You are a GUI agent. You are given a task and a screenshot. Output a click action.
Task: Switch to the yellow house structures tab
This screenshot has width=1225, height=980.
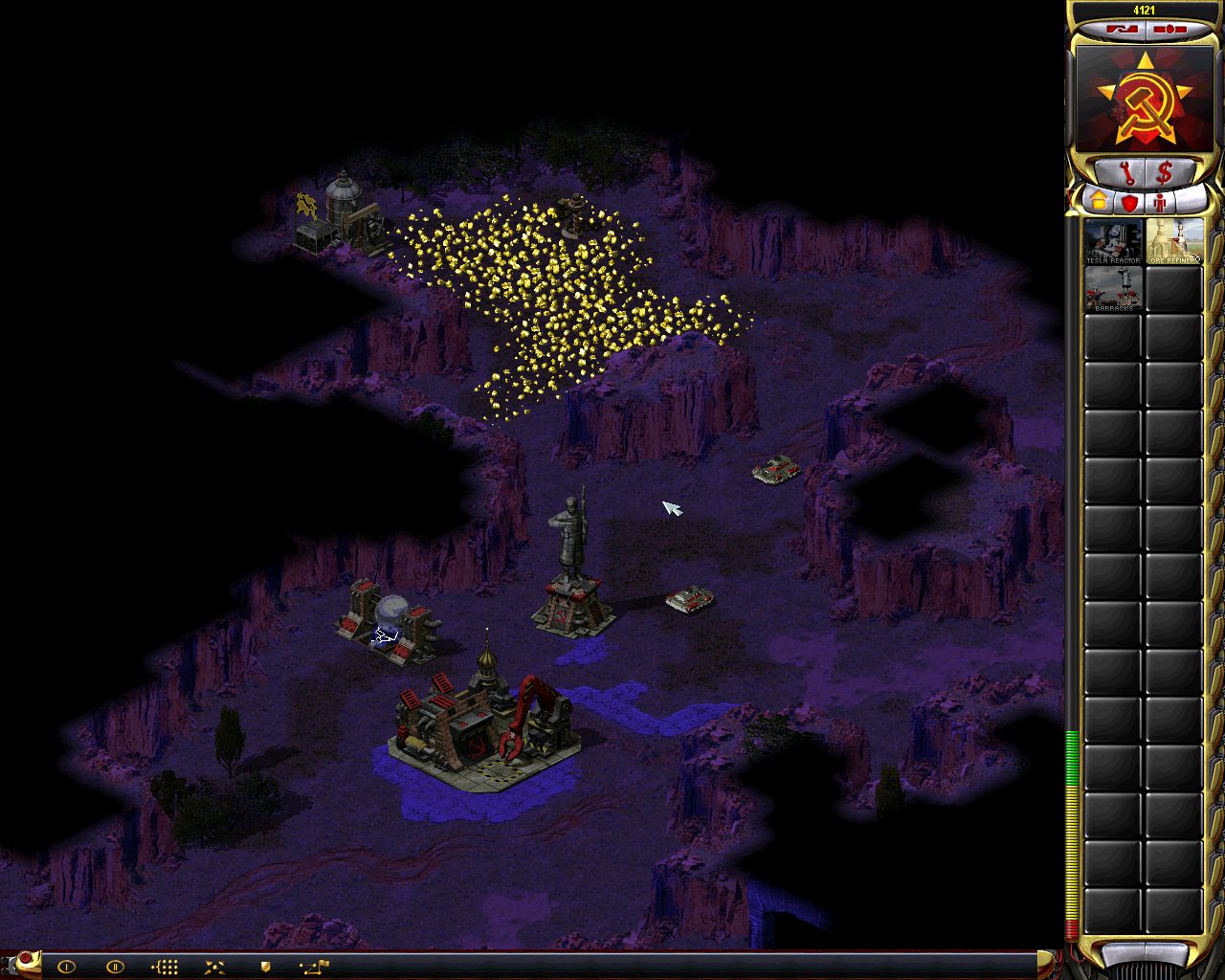pyautogui.click(x=1099, y=202)
